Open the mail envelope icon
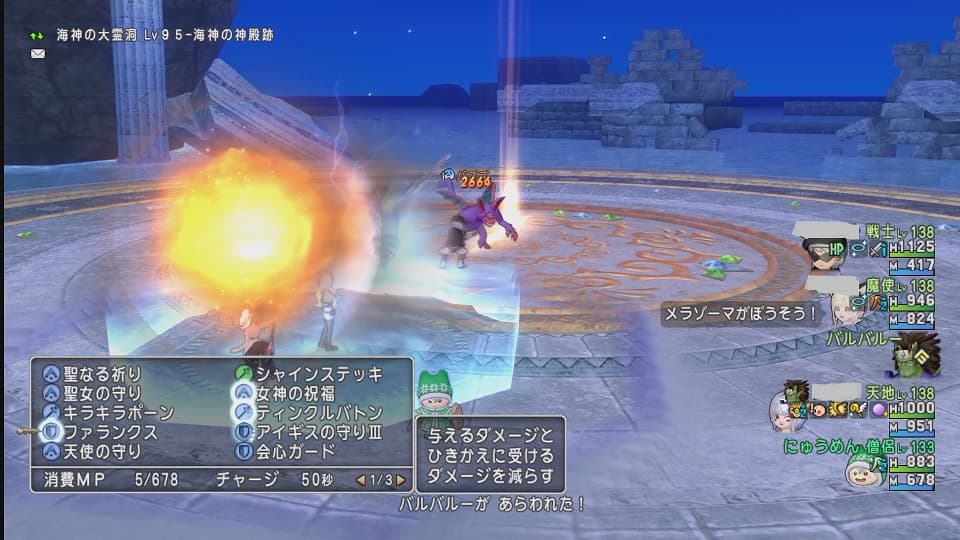 click(38, 53)
